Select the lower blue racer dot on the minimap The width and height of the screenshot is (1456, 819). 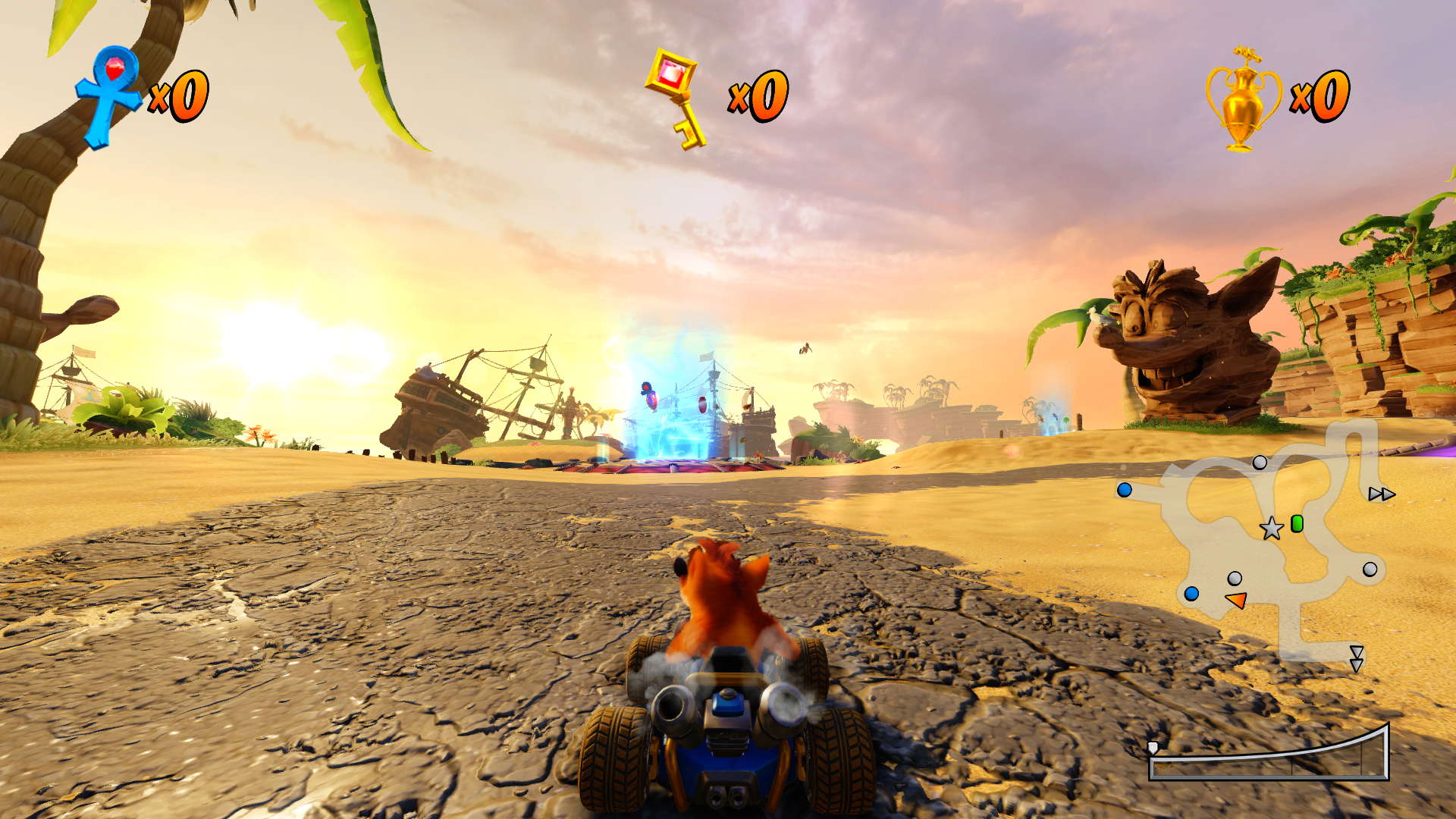(x=1191, y=595)
